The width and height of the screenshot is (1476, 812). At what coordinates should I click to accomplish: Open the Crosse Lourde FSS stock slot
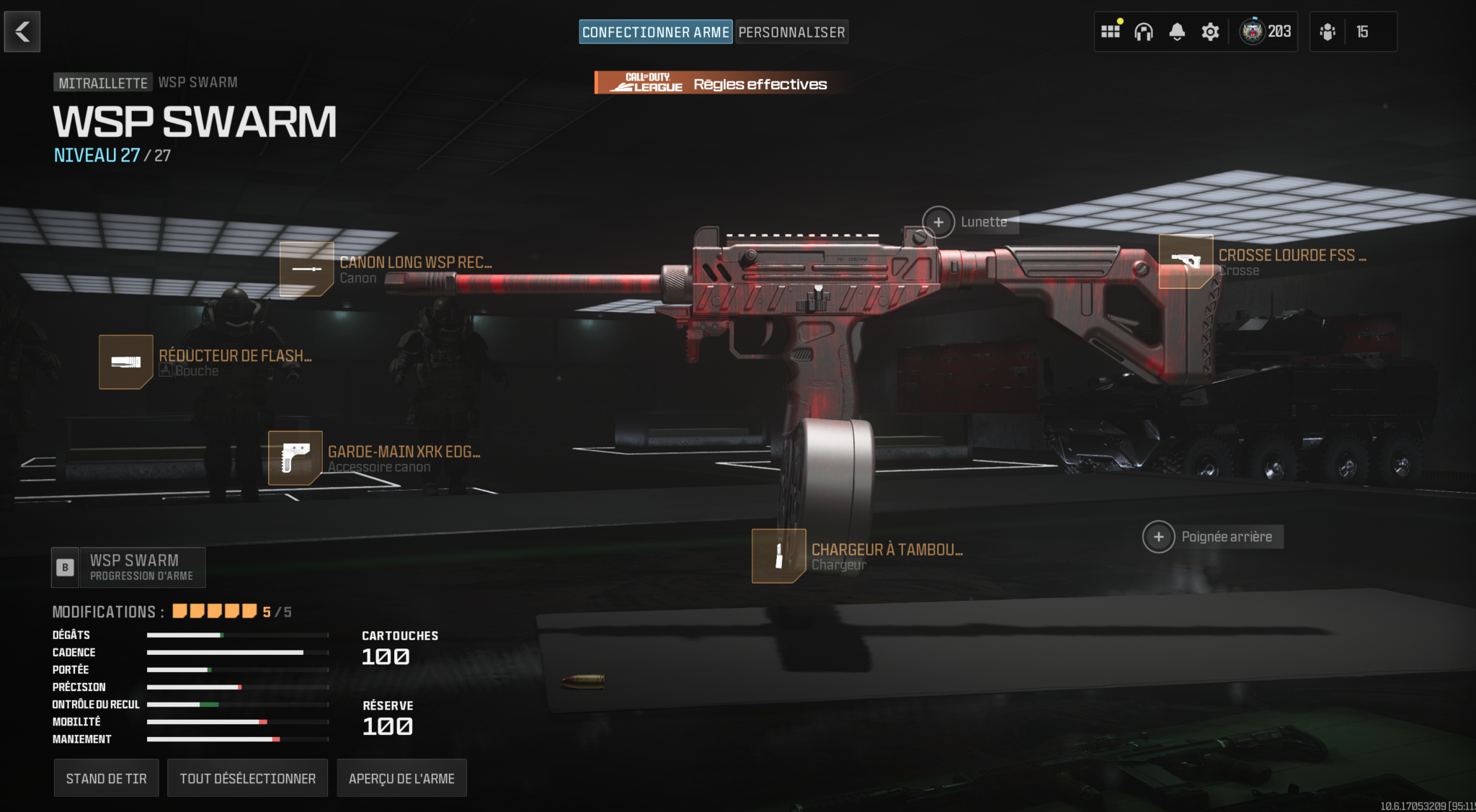tap(1186, 262)
